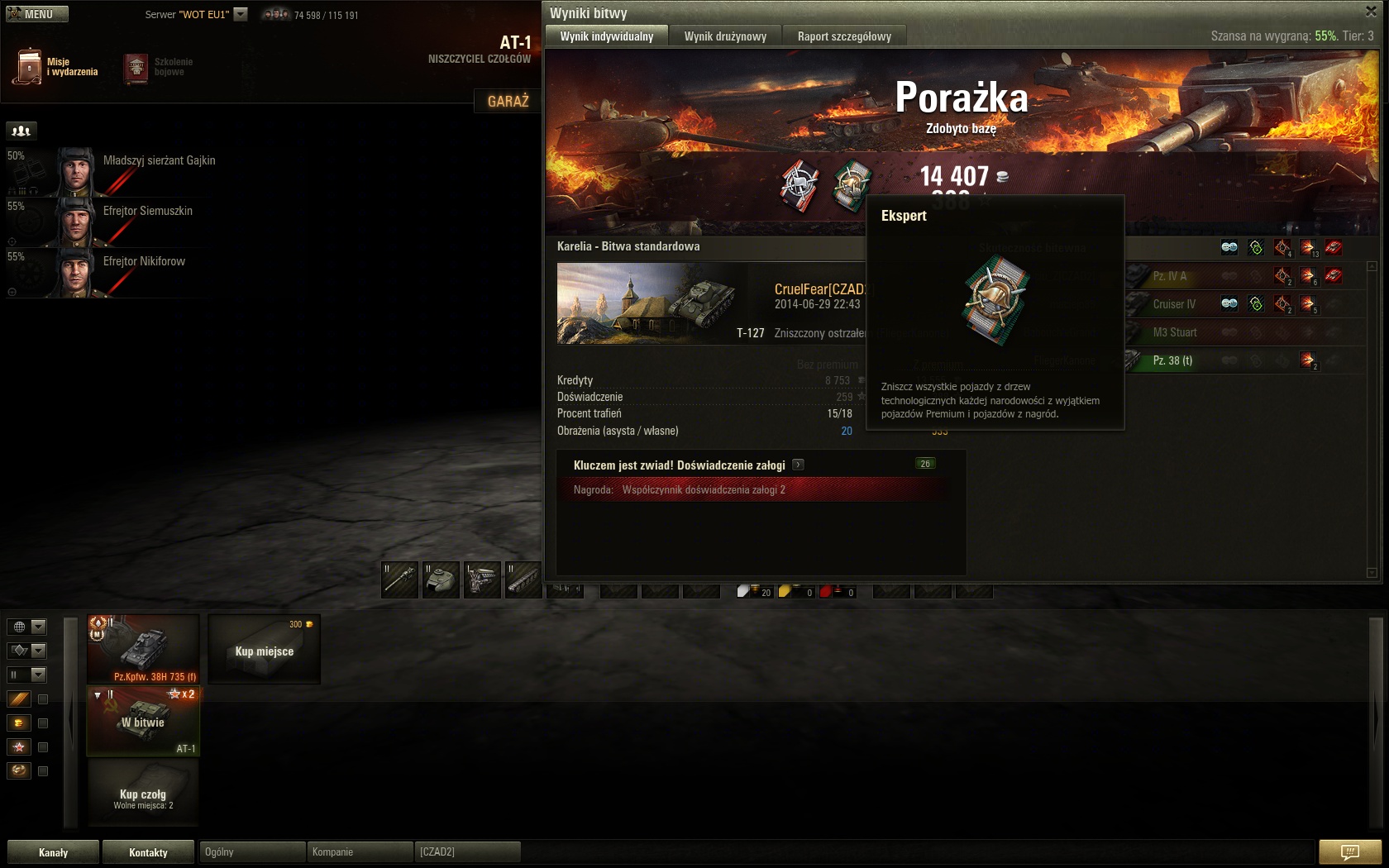1389x868 pixels.
Task: Buy a garage slot with Kup miejsce
Action: [264, 651]
